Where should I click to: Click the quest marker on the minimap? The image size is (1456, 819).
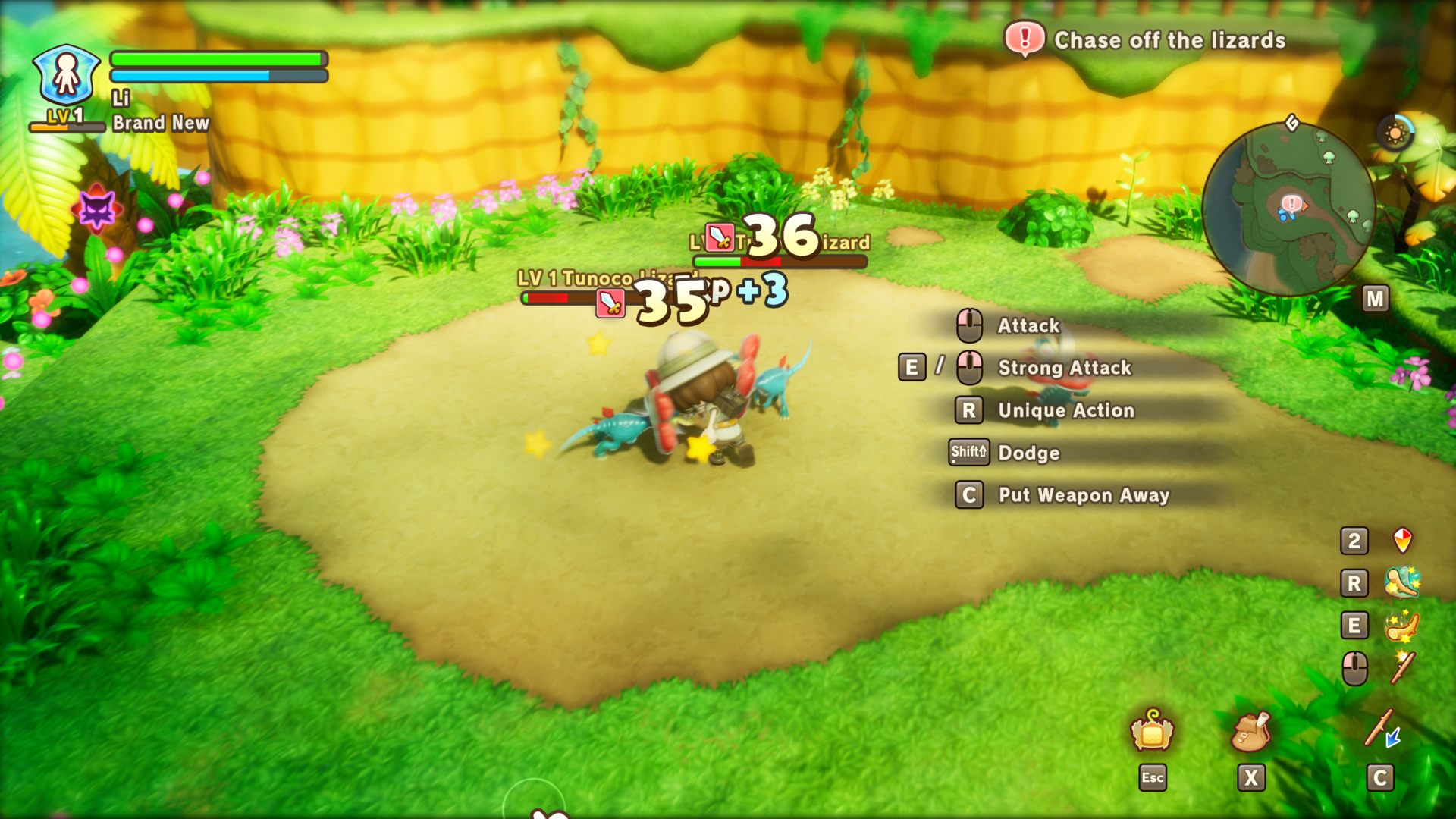(1291, 203)
